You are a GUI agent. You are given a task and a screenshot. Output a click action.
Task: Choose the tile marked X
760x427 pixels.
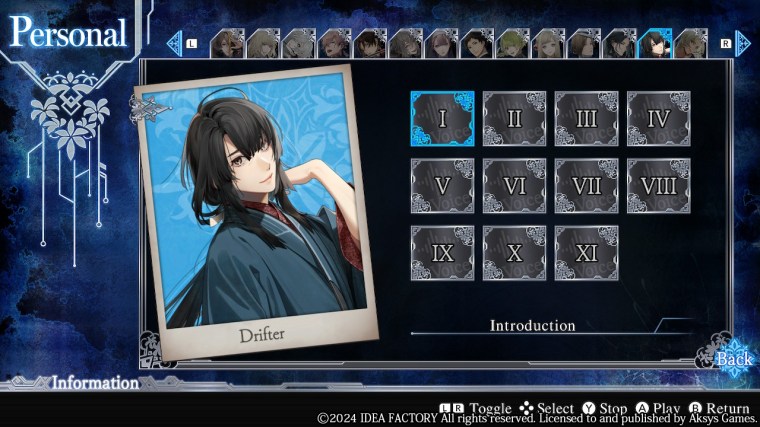click(514, 253)
